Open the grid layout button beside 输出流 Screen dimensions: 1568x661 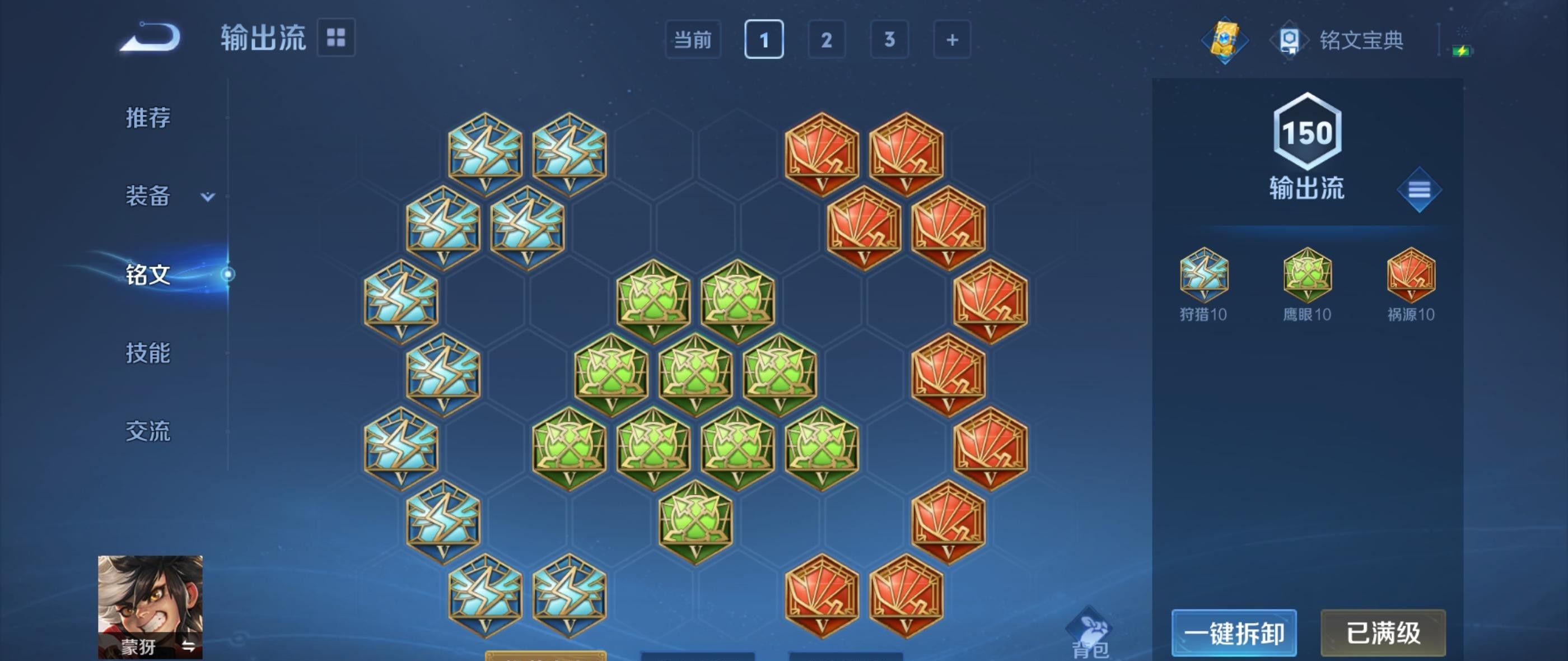pyautogui.click(x=336, y=38)
